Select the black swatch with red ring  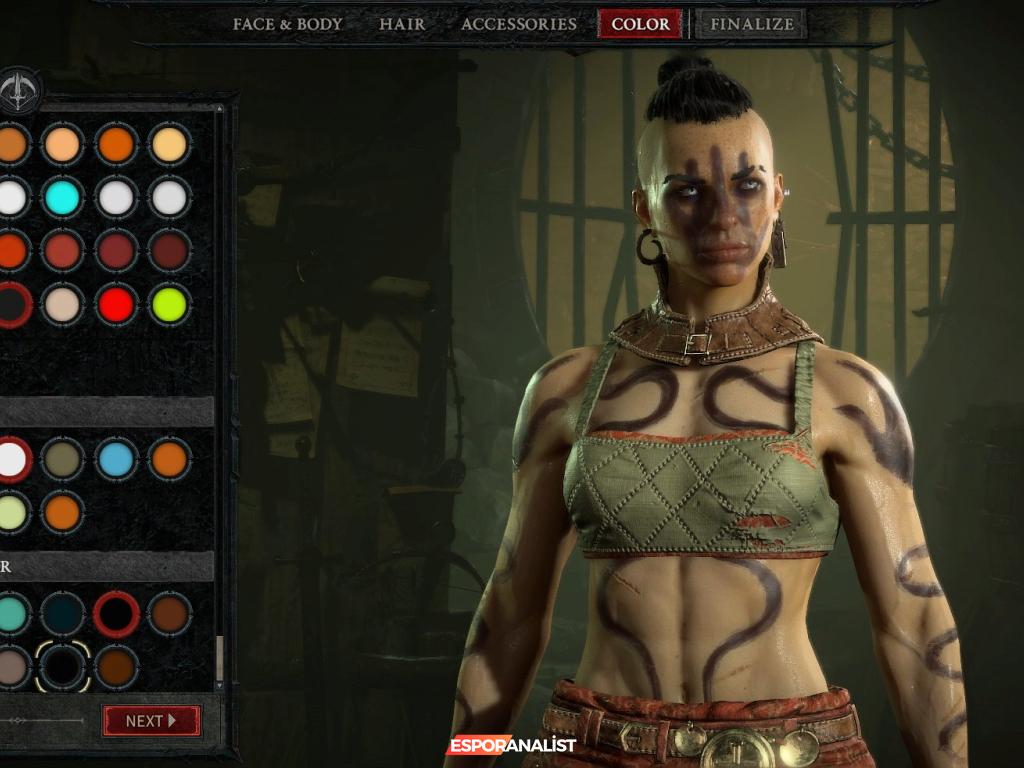coord(116,614)
